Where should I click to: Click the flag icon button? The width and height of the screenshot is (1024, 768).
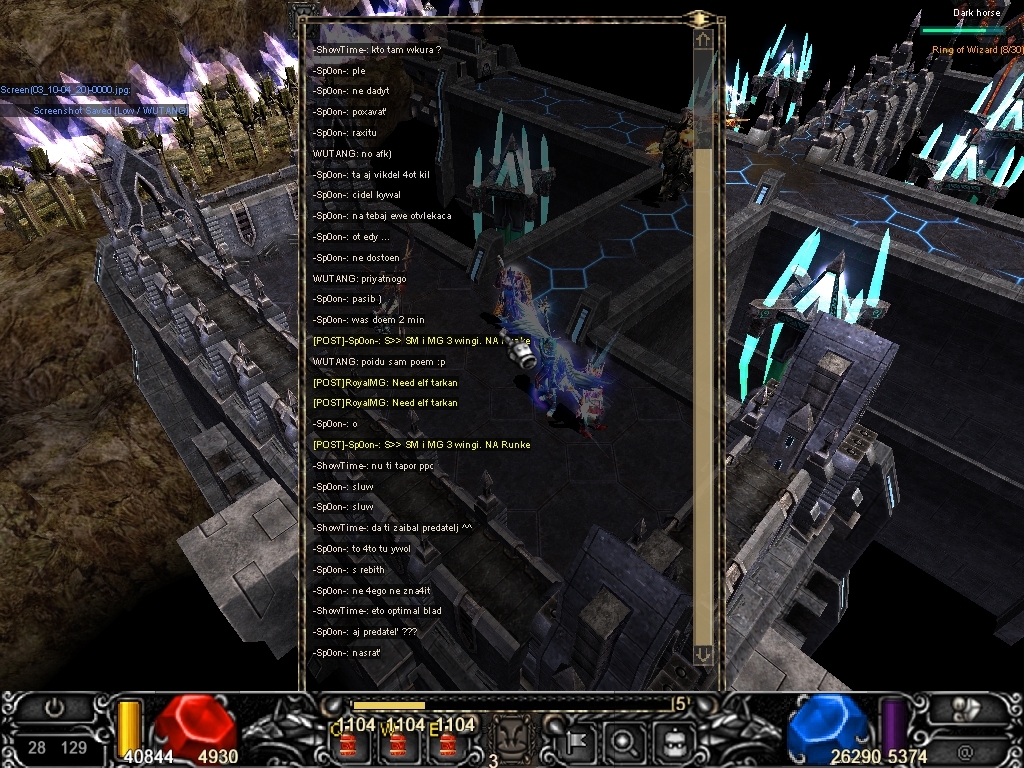(579, 741)
